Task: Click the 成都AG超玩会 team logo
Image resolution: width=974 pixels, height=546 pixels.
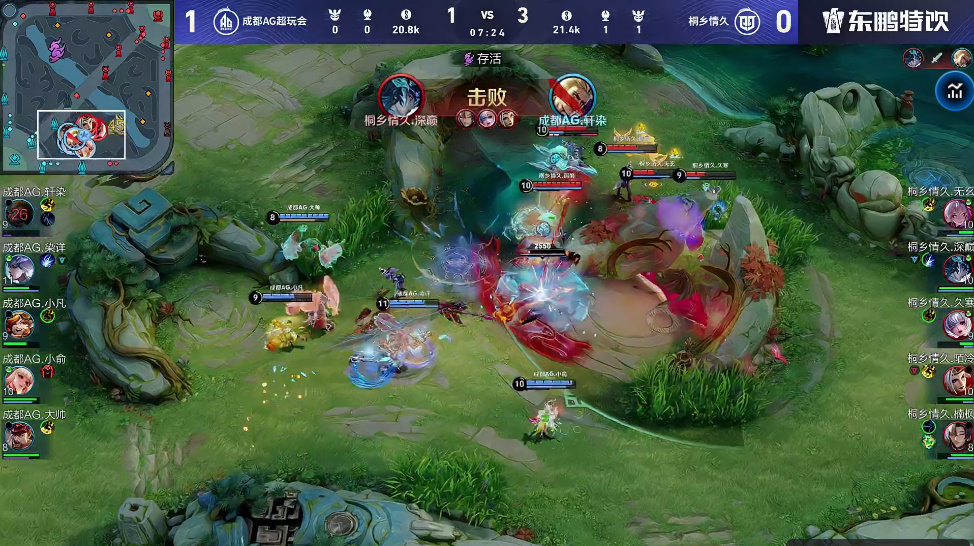Action: click(226, 21)
